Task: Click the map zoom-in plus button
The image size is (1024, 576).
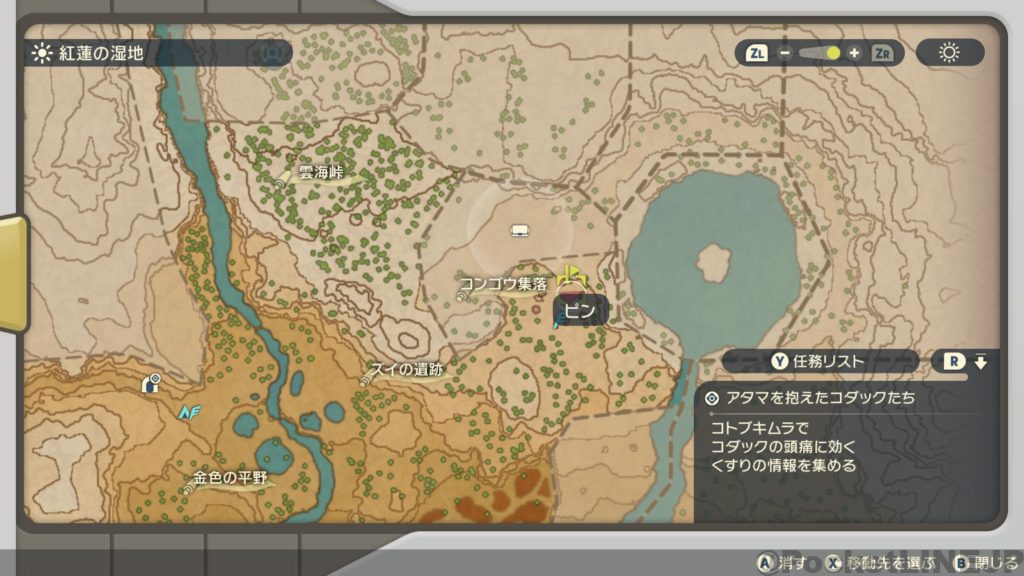Action: (853, 53)
